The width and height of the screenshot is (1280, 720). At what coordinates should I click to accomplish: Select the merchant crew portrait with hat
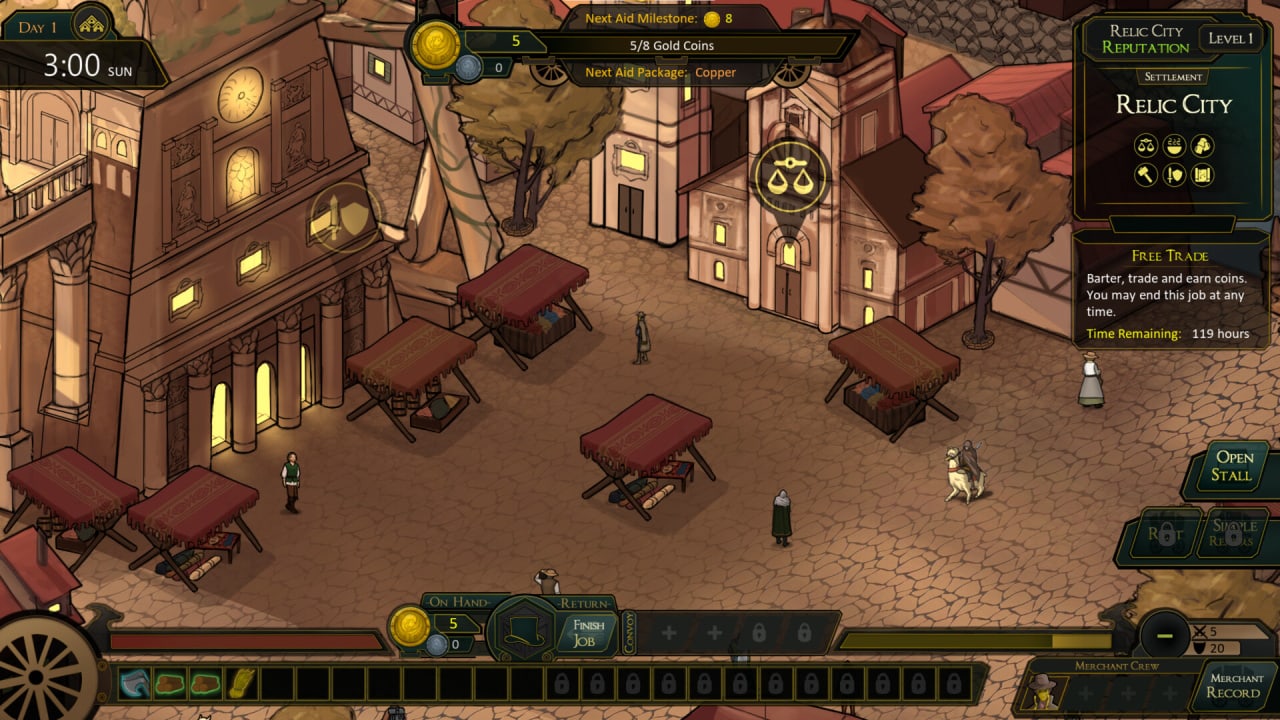1043,689
